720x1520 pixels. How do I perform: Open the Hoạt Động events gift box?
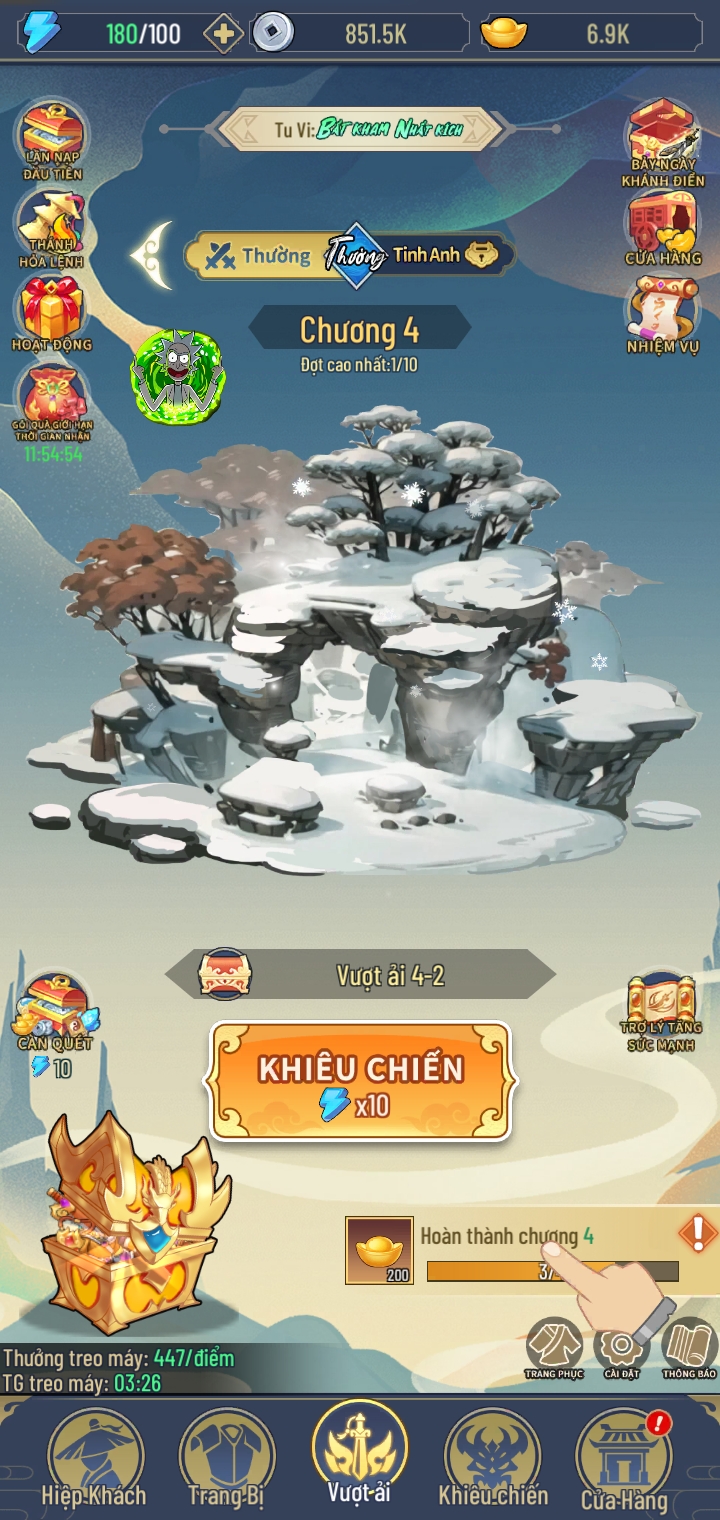click(52, 314)
